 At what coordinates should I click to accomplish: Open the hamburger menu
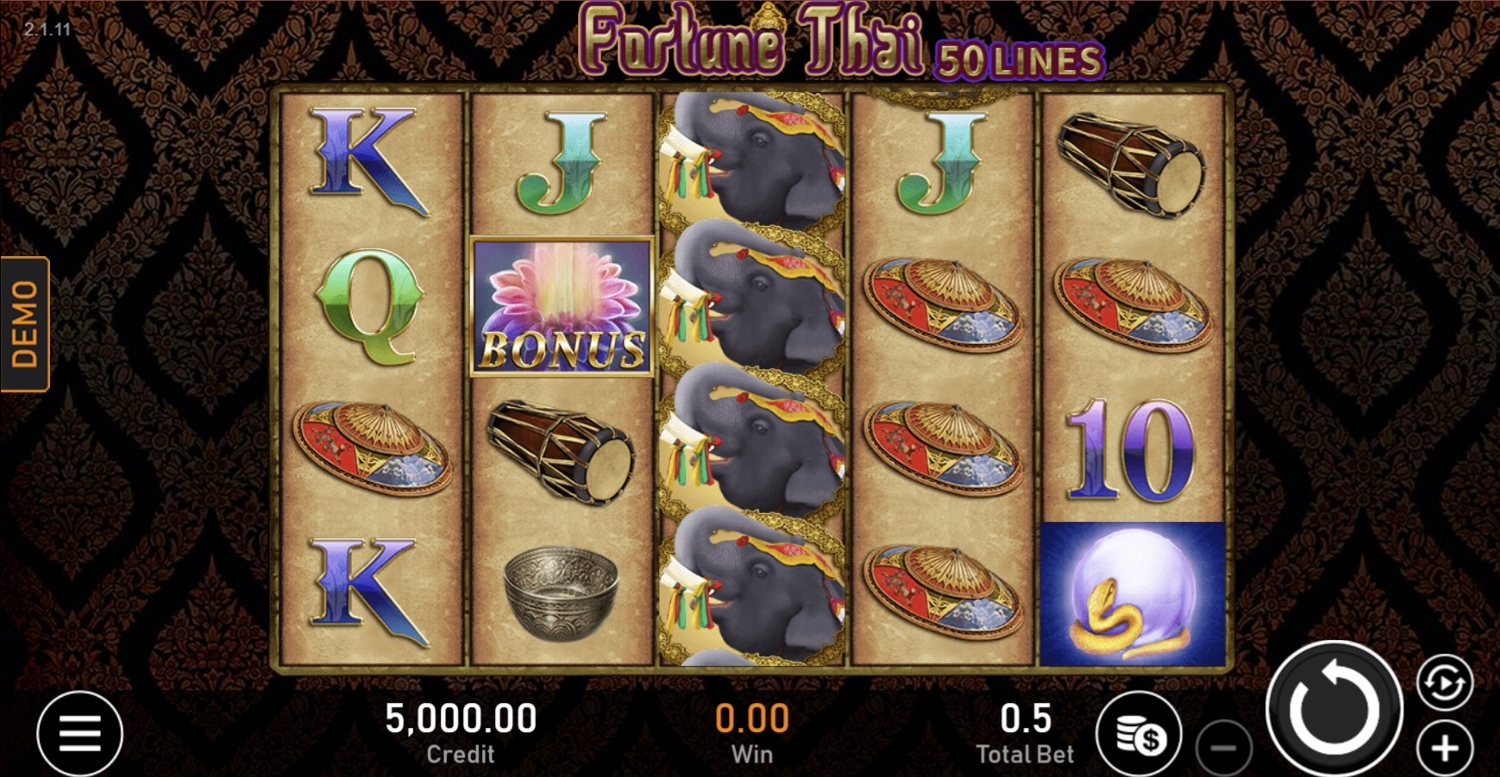(80, 734)
